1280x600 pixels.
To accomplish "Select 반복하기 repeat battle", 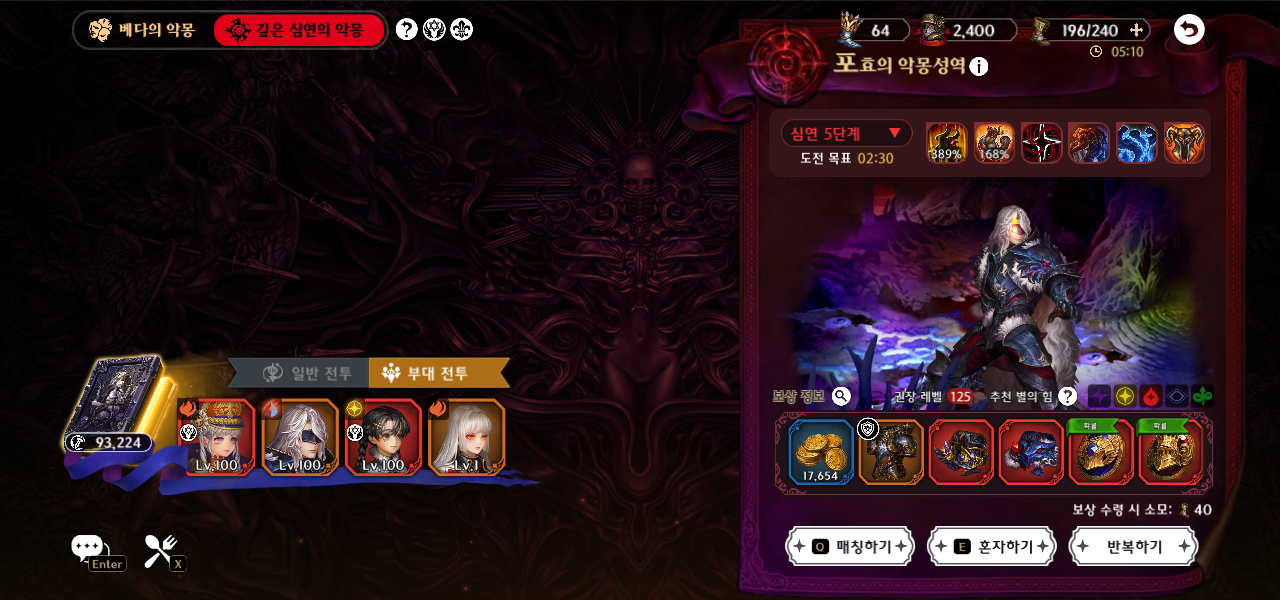I will [x=1133, y=547].
